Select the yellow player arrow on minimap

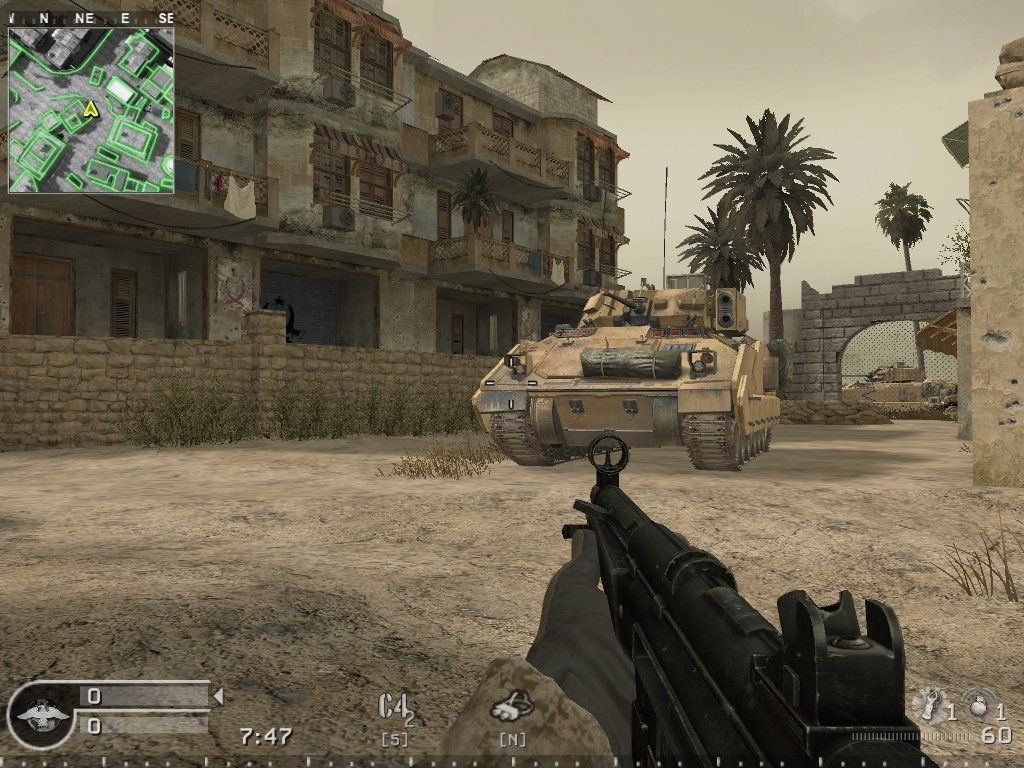pos(91,109)
